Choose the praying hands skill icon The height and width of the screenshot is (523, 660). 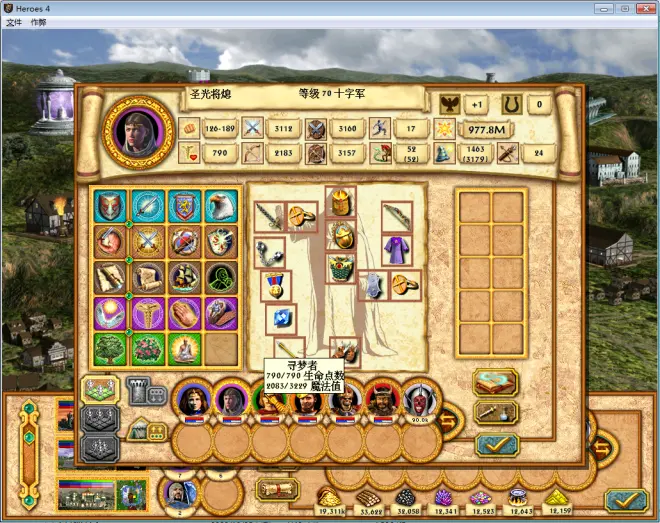184,313
